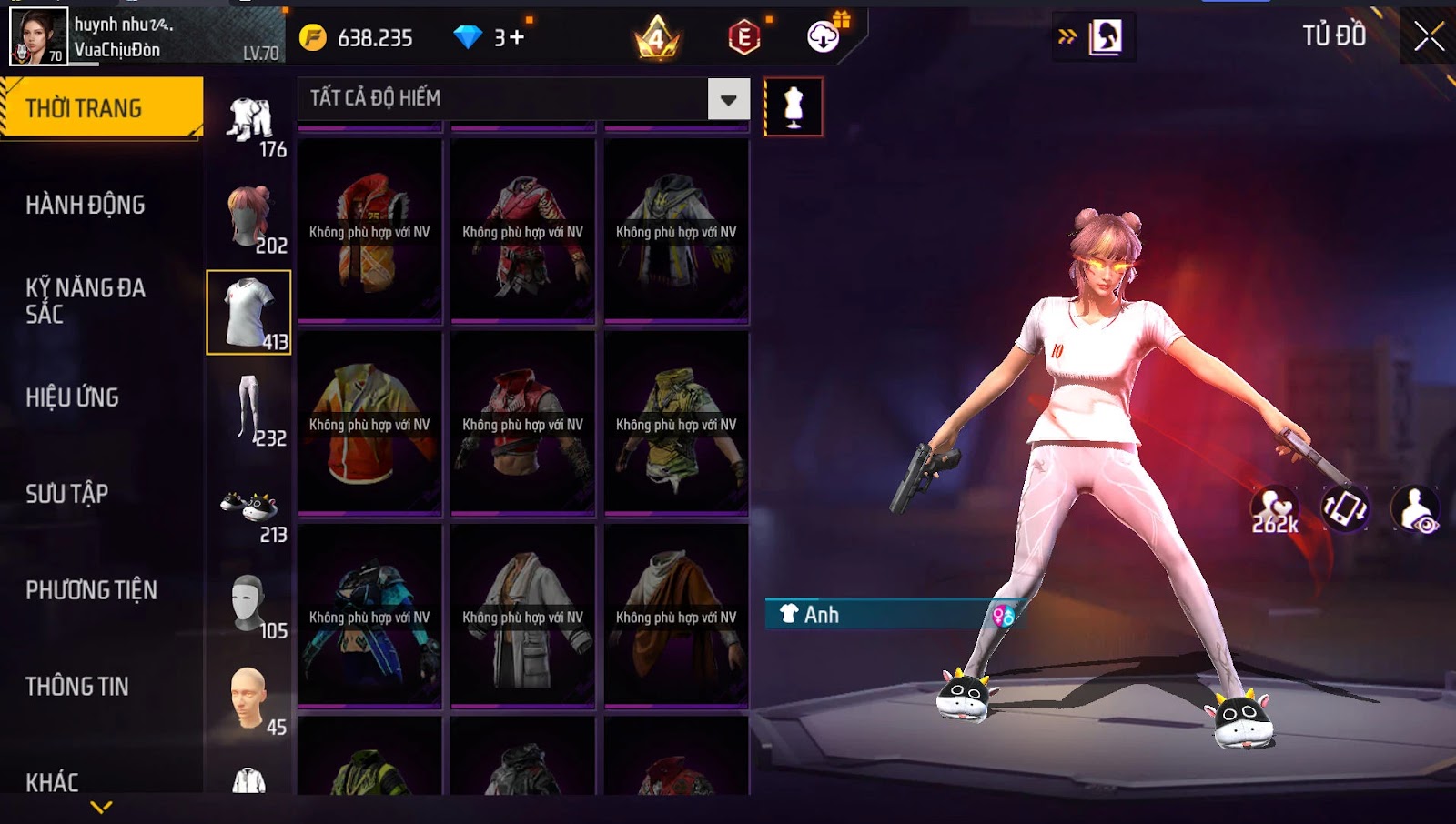Open the Tất Cả Độ Hiếm rarity dropdown
This screenshot has width=1456, height=824.
pyautogui.click(x=728, y=99)
